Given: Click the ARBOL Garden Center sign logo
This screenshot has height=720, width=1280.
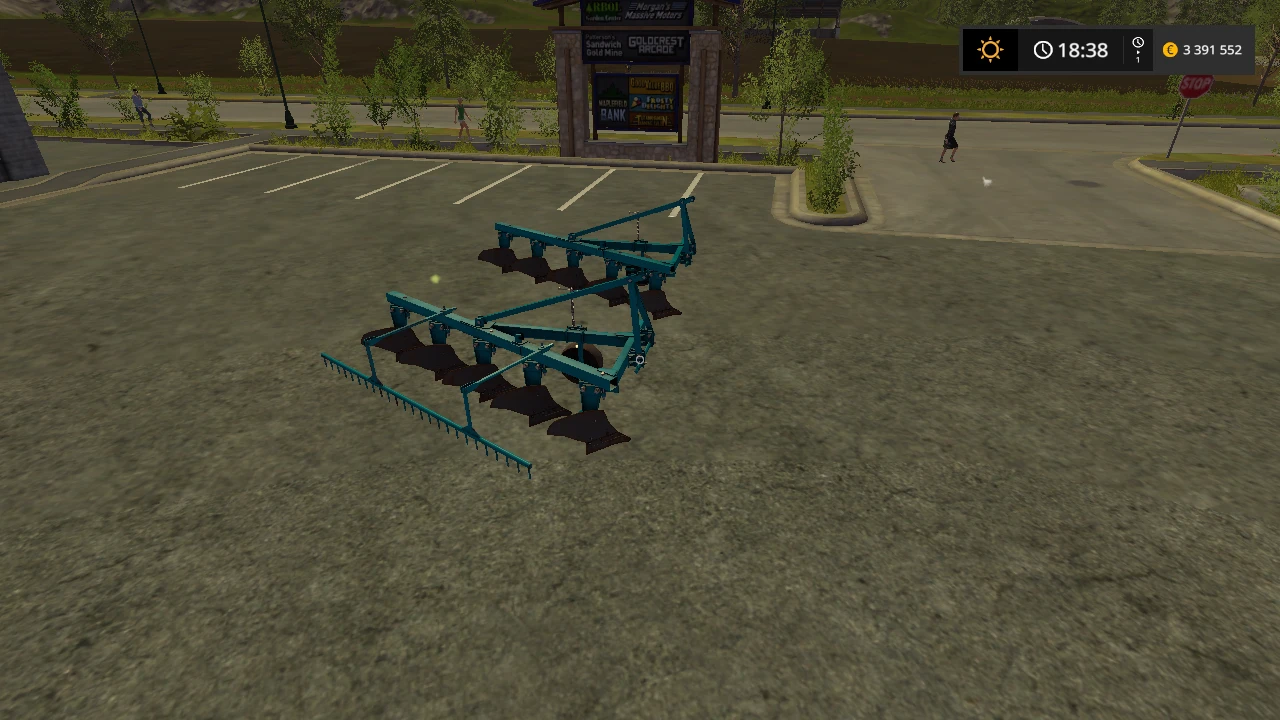Looking at the screenshot, I should point(603,12).
